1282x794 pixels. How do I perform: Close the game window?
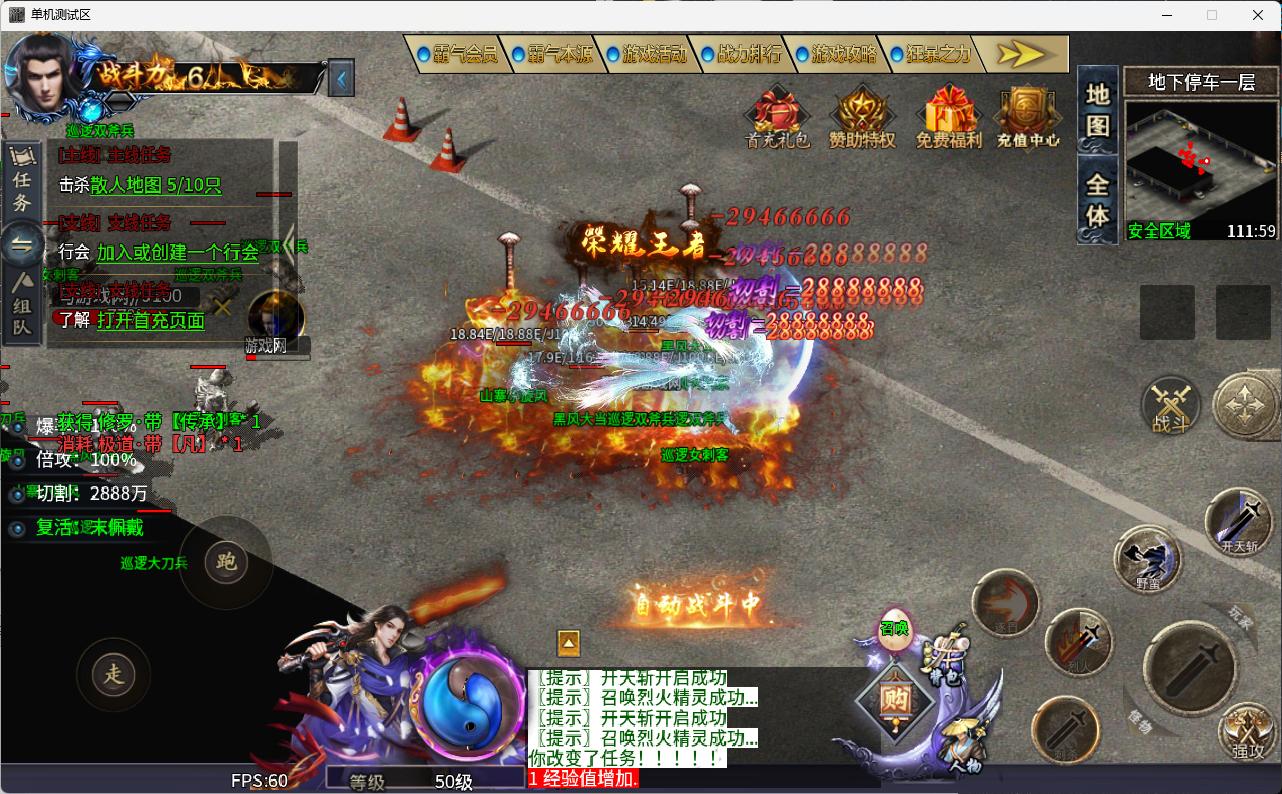[x=1258, y=15]
